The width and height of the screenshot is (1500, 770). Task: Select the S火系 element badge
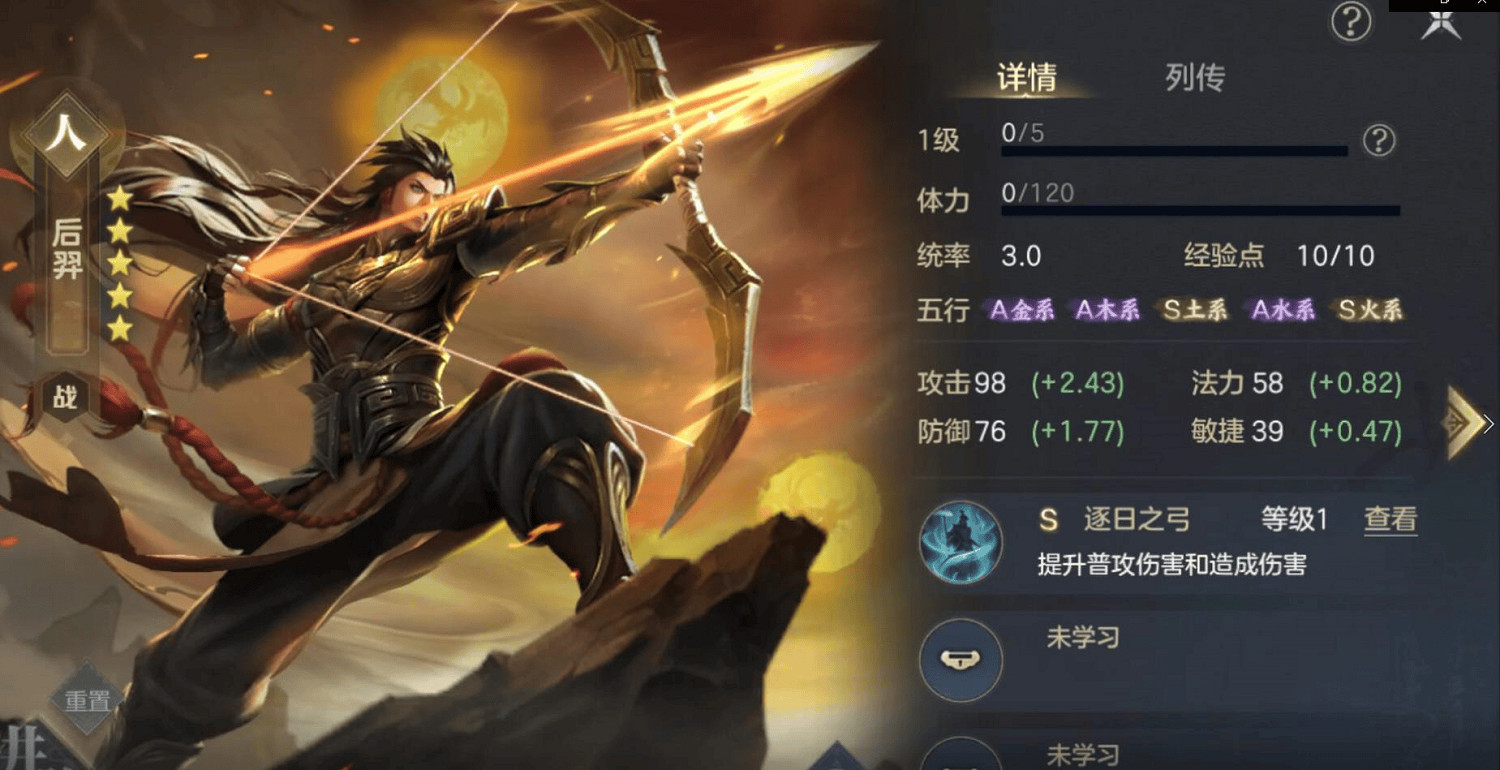(1369, 310)
